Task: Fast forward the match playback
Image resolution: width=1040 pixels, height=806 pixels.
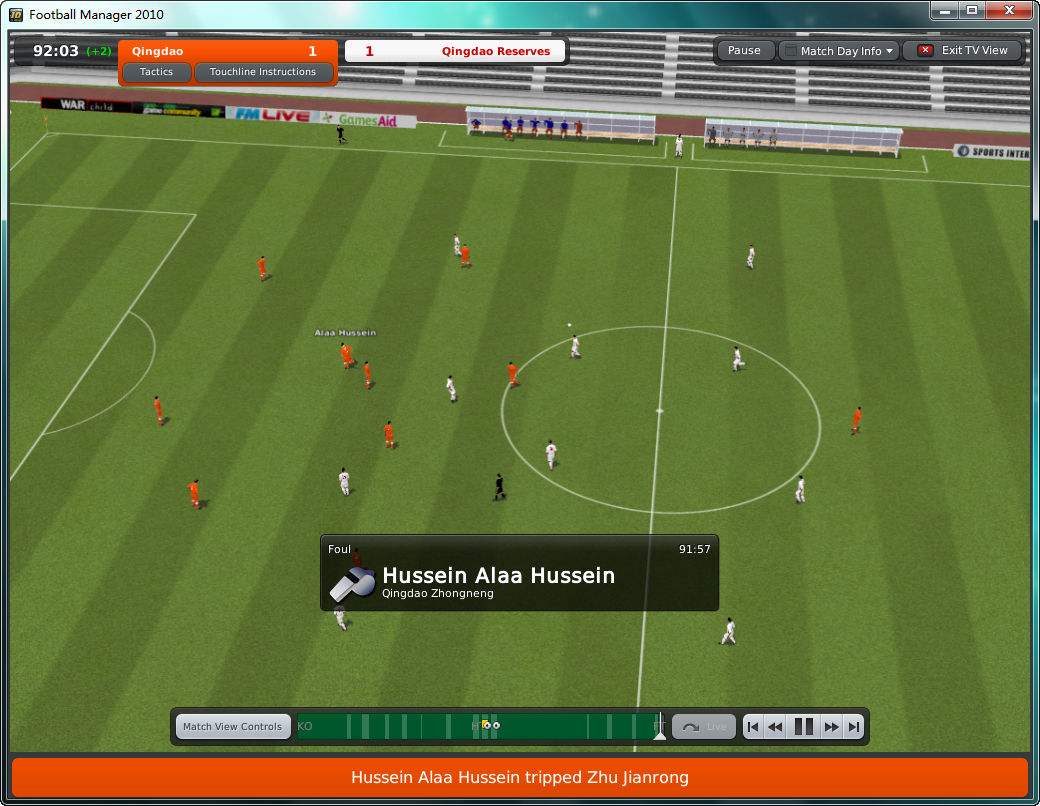Action: [x=831, y=727]
